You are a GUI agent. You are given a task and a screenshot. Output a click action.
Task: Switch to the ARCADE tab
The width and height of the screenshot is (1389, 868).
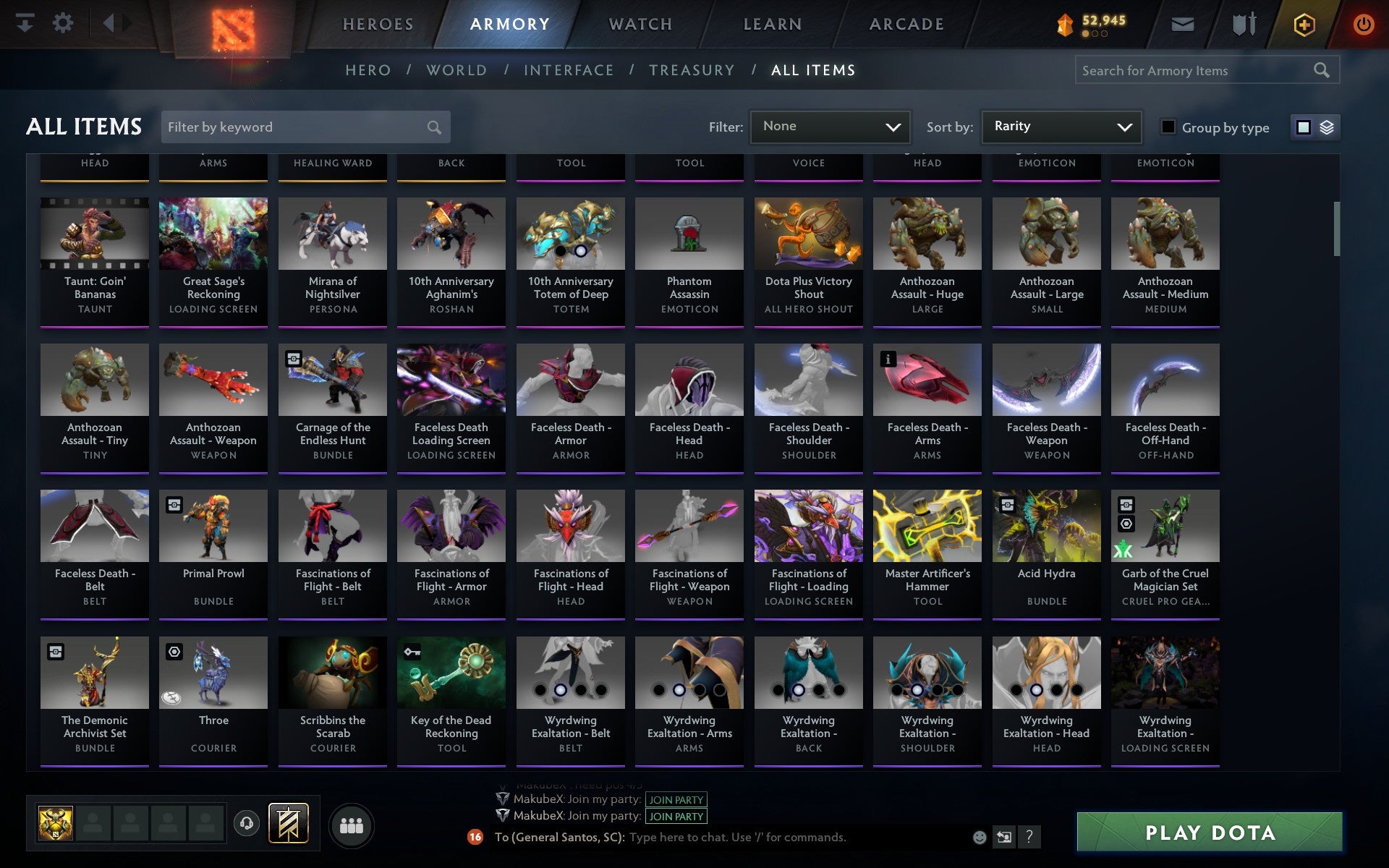pyautogui.click(x=905, y=23)
